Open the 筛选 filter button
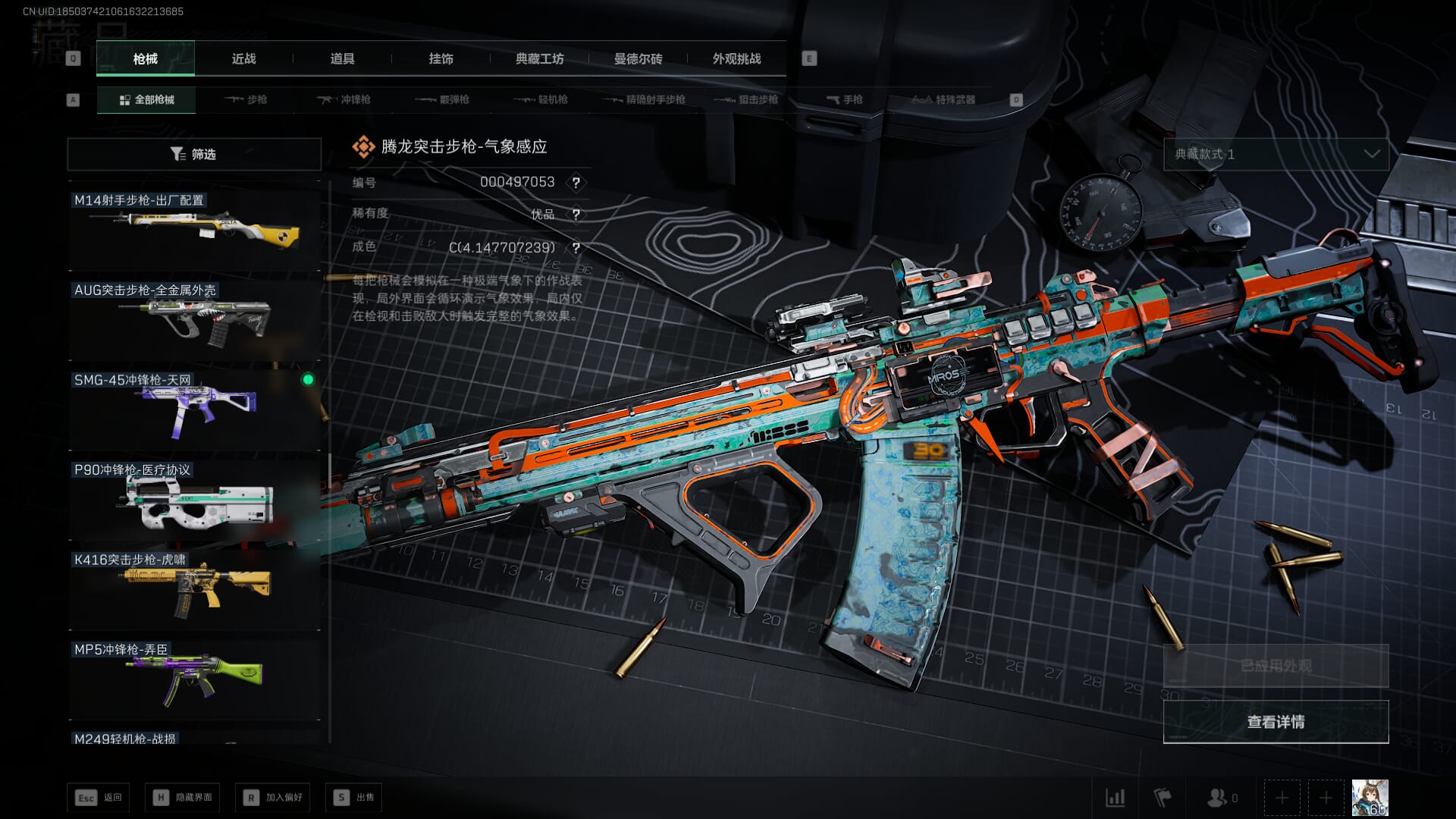The width and height of the screenshot is (1456, 819). (x=194, y=154)
